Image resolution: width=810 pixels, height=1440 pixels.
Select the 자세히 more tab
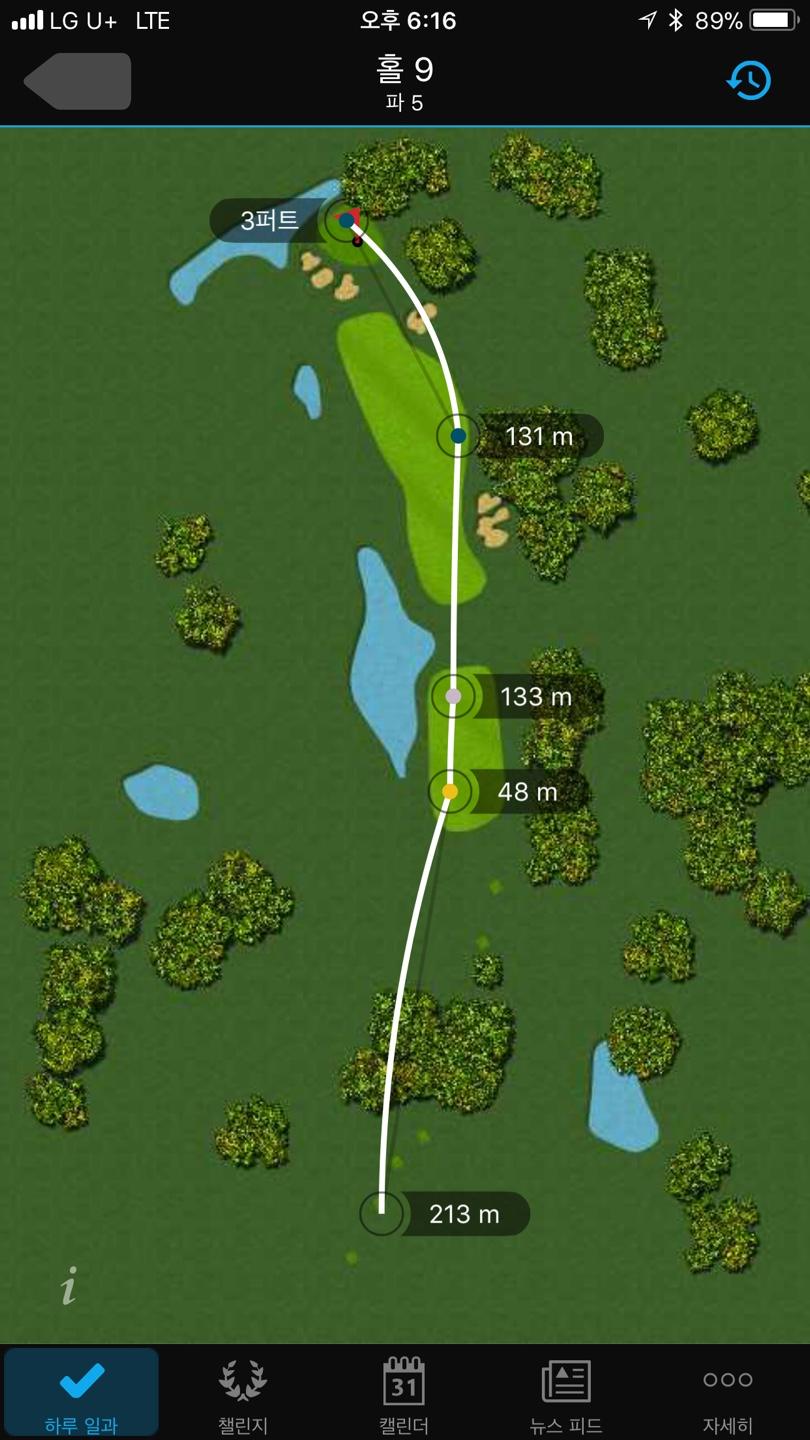(x=727, y=1393)
